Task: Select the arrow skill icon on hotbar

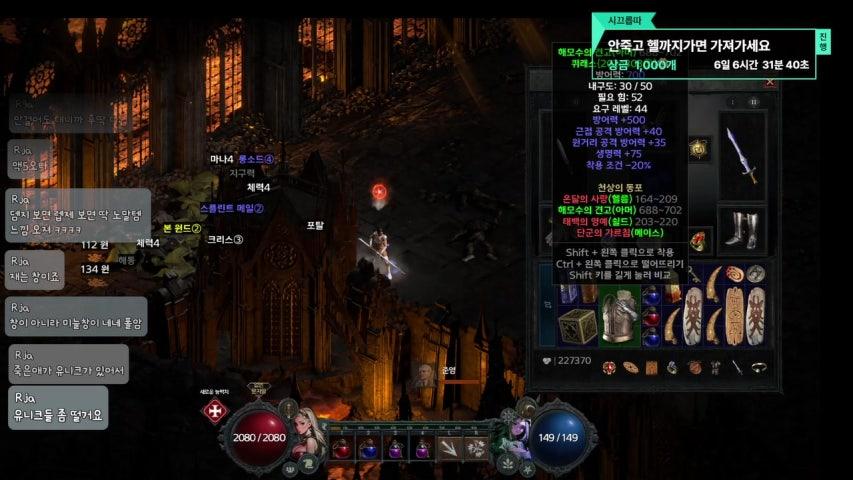Action: coord(451,449)
